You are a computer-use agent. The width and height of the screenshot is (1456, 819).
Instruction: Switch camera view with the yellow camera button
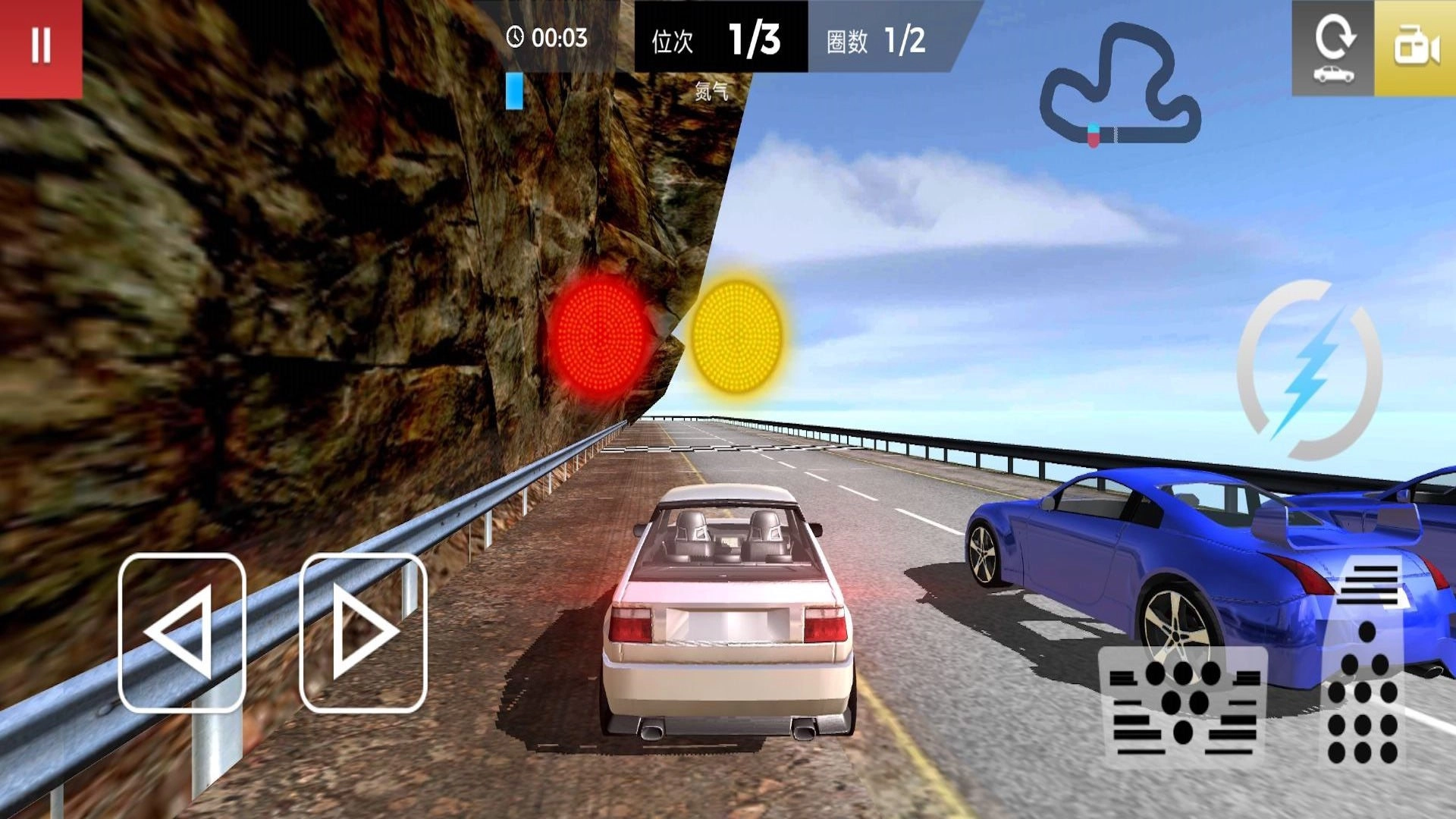coord(1415,49)
